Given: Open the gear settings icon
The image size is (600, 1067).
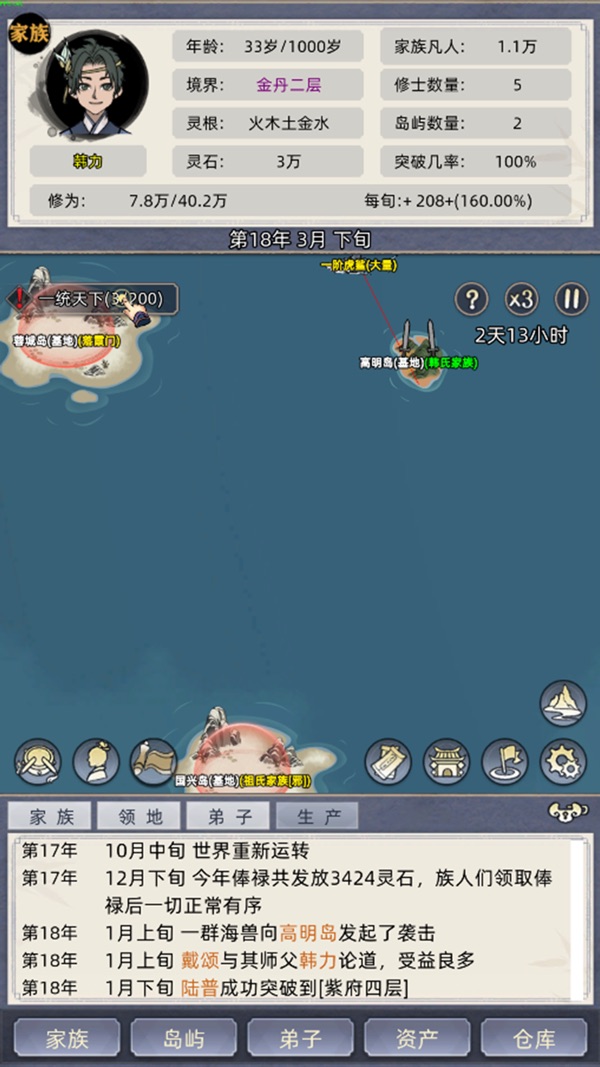Looking at the screenshot, I should (x=563, y=762).
